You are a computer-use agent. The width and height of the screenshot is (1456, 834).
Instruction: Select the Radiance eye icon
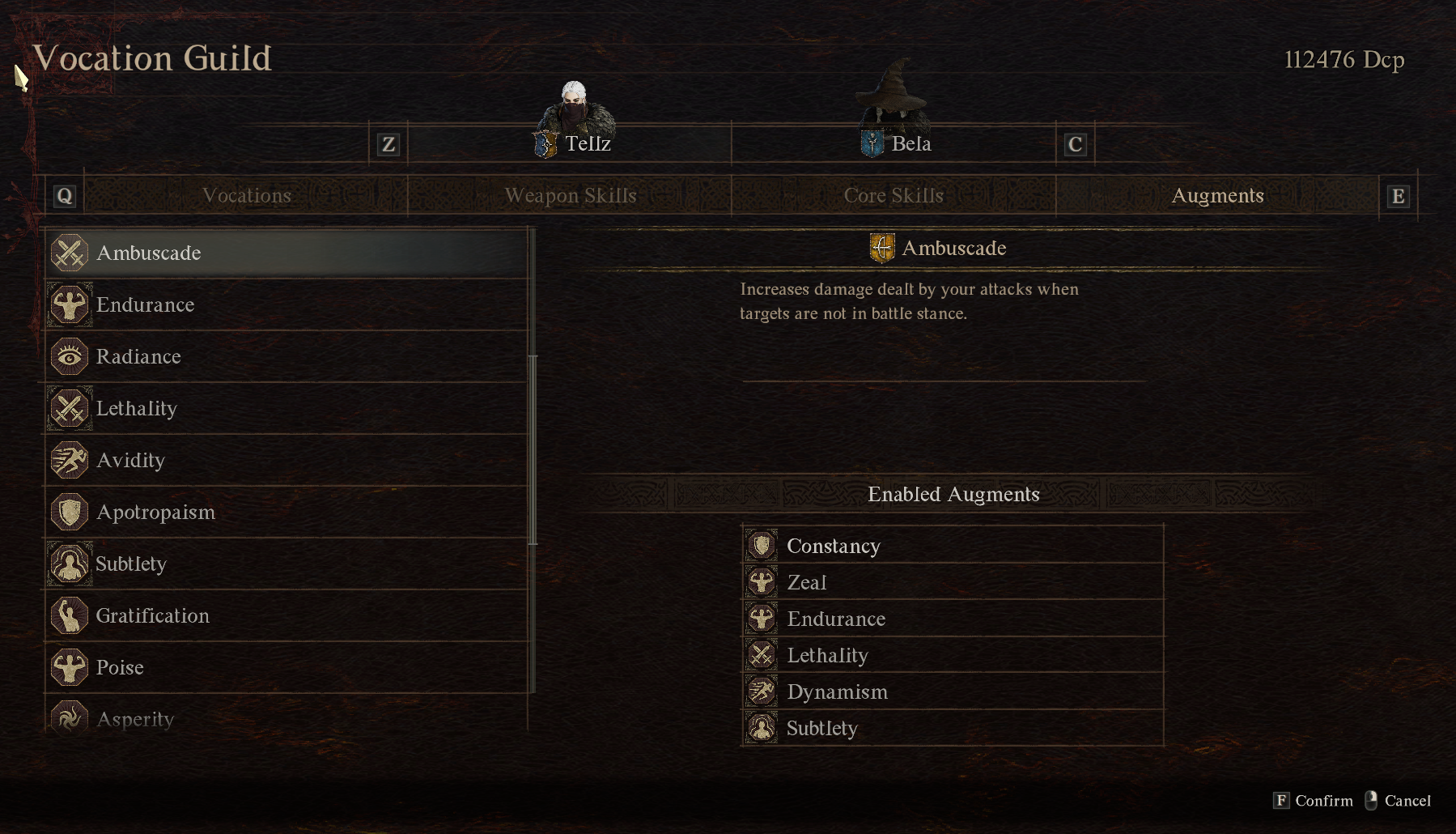pos(70,356)
